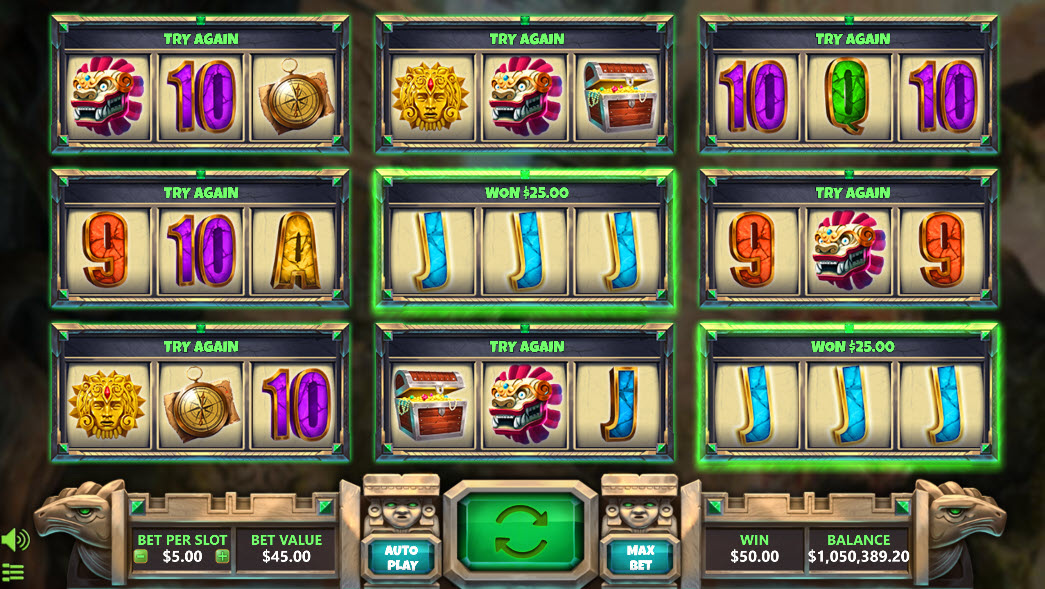Increase bet per slot with plus button

222,557
